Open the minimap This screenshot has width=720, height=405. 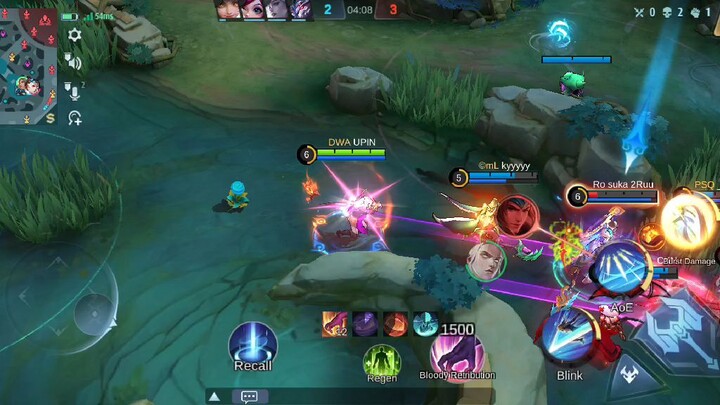[x=28, y=62]
